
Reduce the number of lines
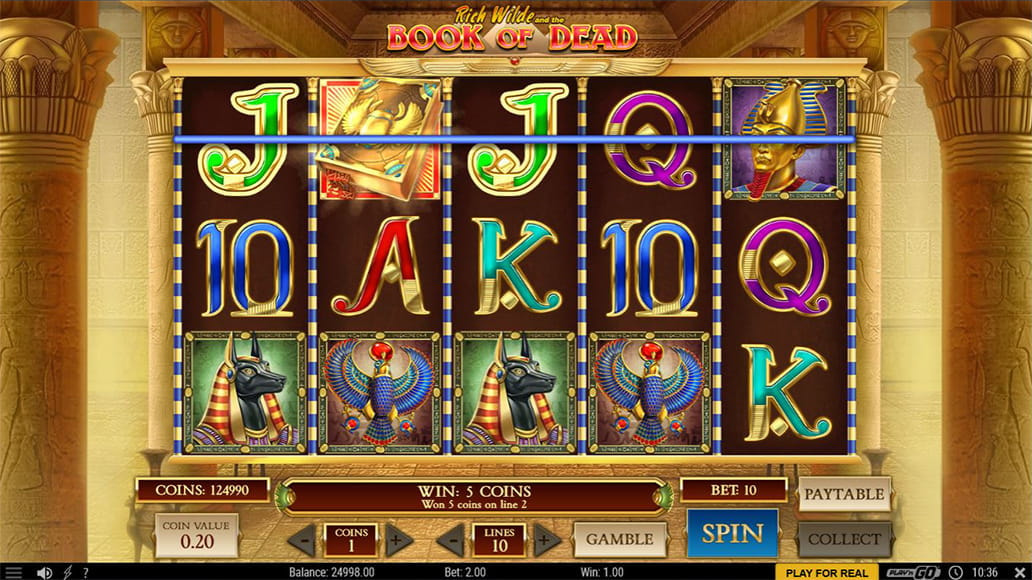click(x=449, y=540)
